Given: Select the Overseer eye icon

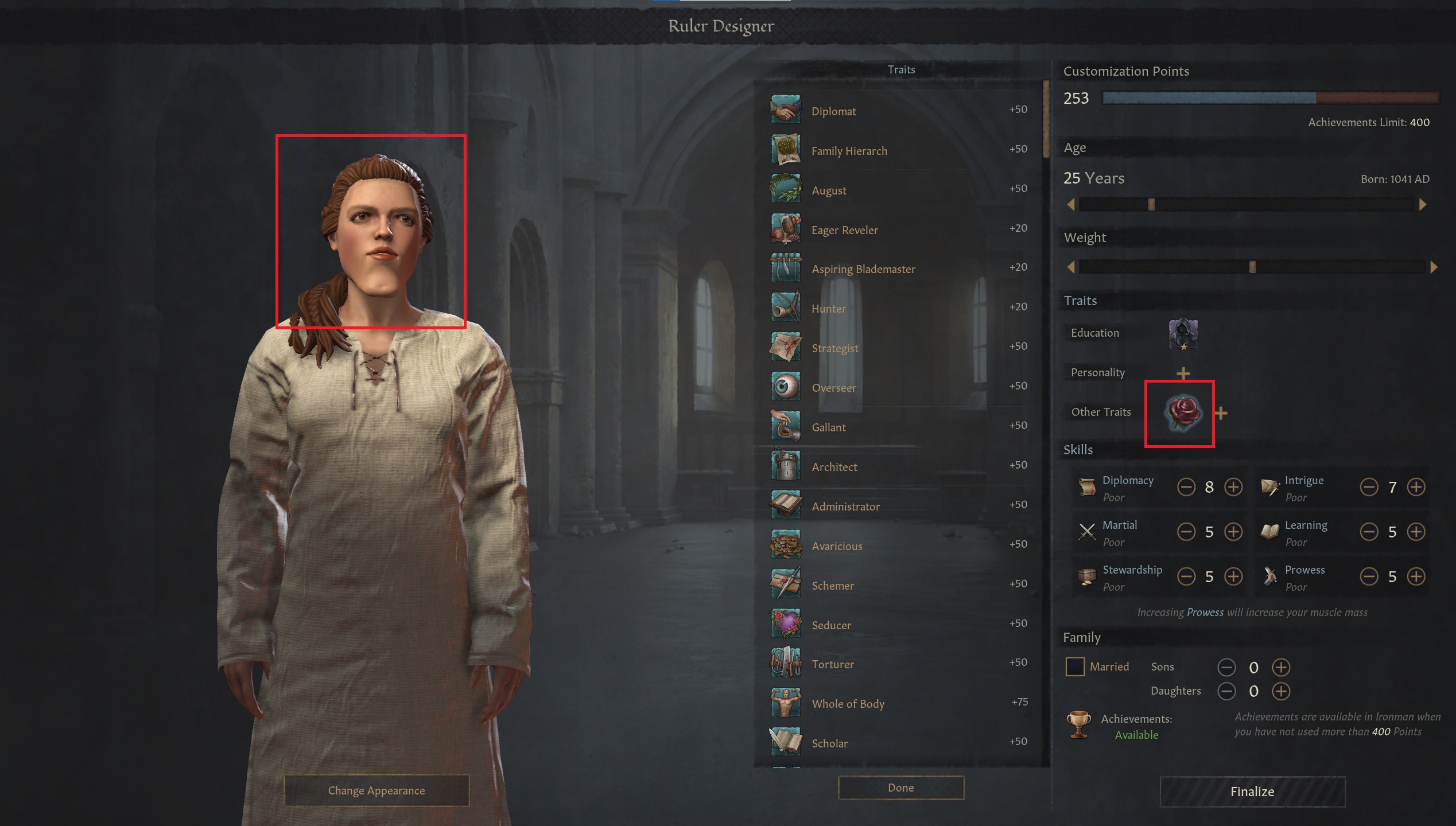Looking at the screenshot, I should (x=785, y=385).
